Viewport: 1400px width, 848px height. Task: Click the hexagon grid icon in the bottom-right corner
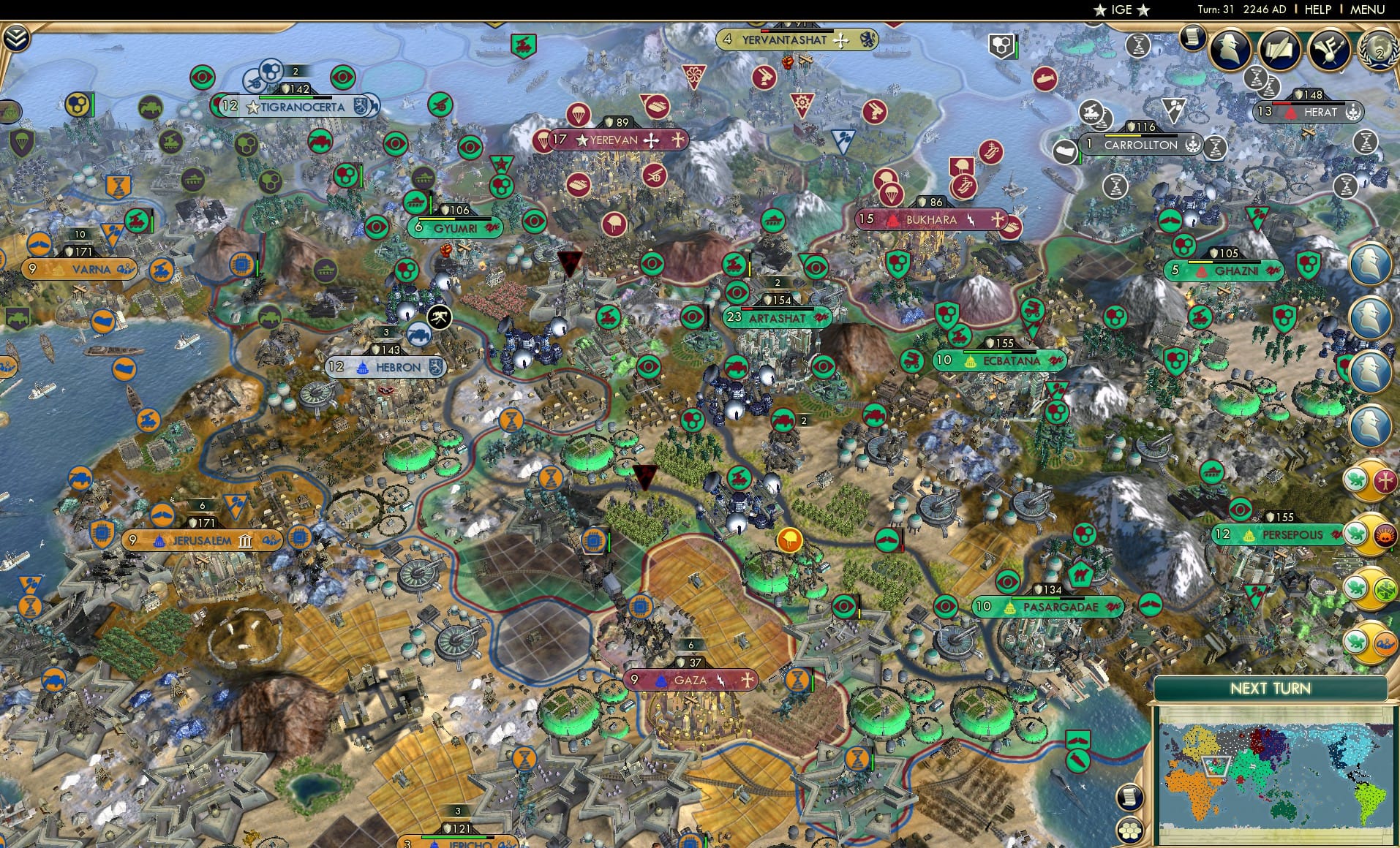pos(1129,830)
